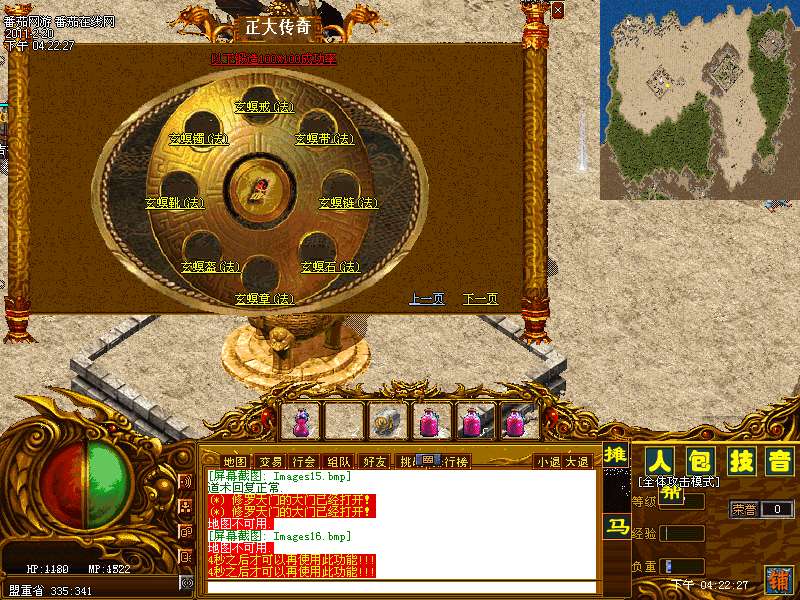Select the 玄螟盔(法) helmet link
This screenshot has height=600, width=800.
click(211, 267)
